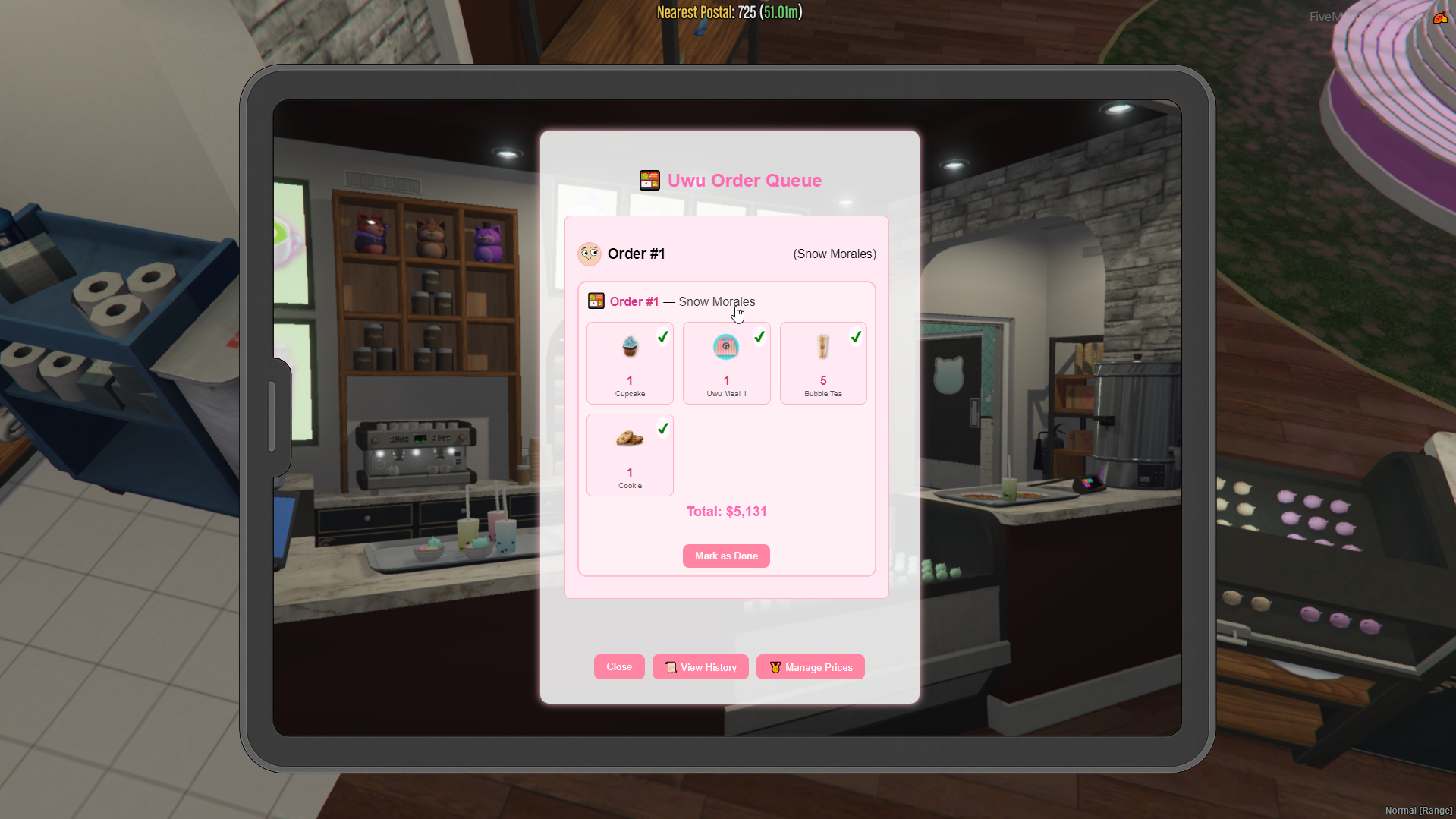This screenshot has width=1456, height=819.
Task: Click the Uwu Meal 1 bag icon
Action: coord(725,347)
